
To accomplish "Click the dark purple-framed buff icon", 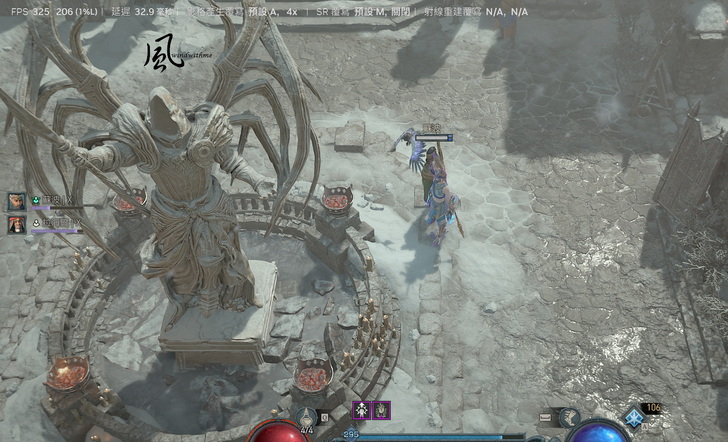I will coord(381,410).
